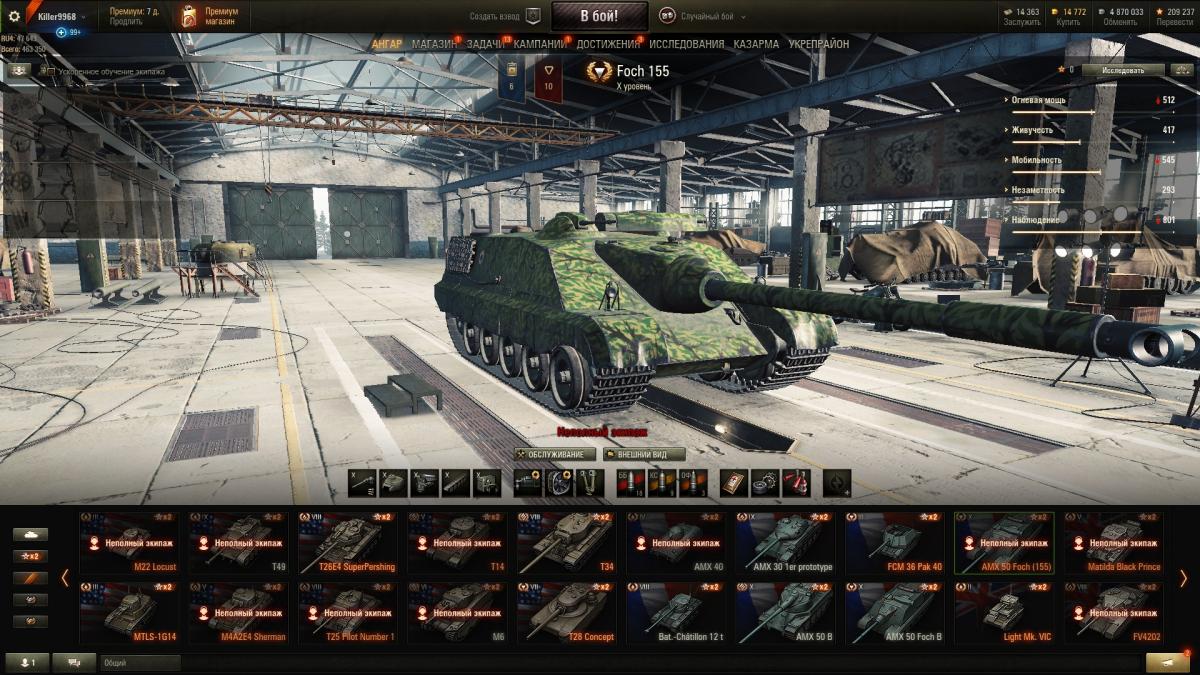
Task: Click the Общий chat channel field
Action: tap(140, 662)
